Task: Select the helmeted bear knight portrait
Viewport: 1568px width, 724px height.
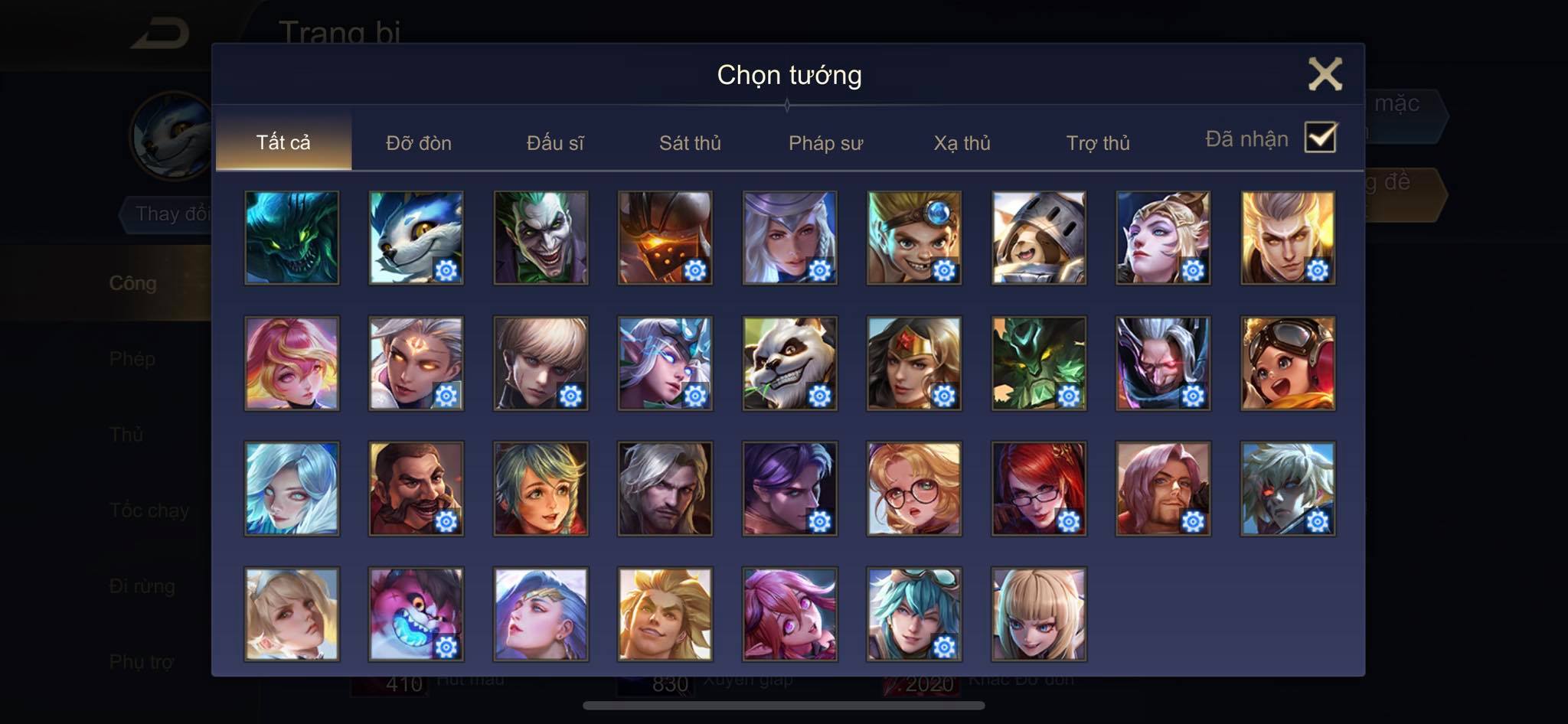Action: (x=1038, y=238)
